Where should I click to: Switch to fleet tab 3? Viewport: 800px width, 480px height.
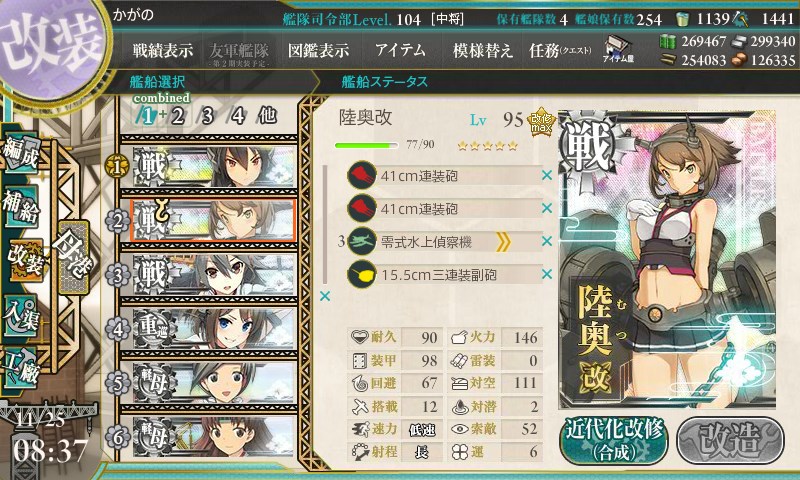(x=208, y=115)
